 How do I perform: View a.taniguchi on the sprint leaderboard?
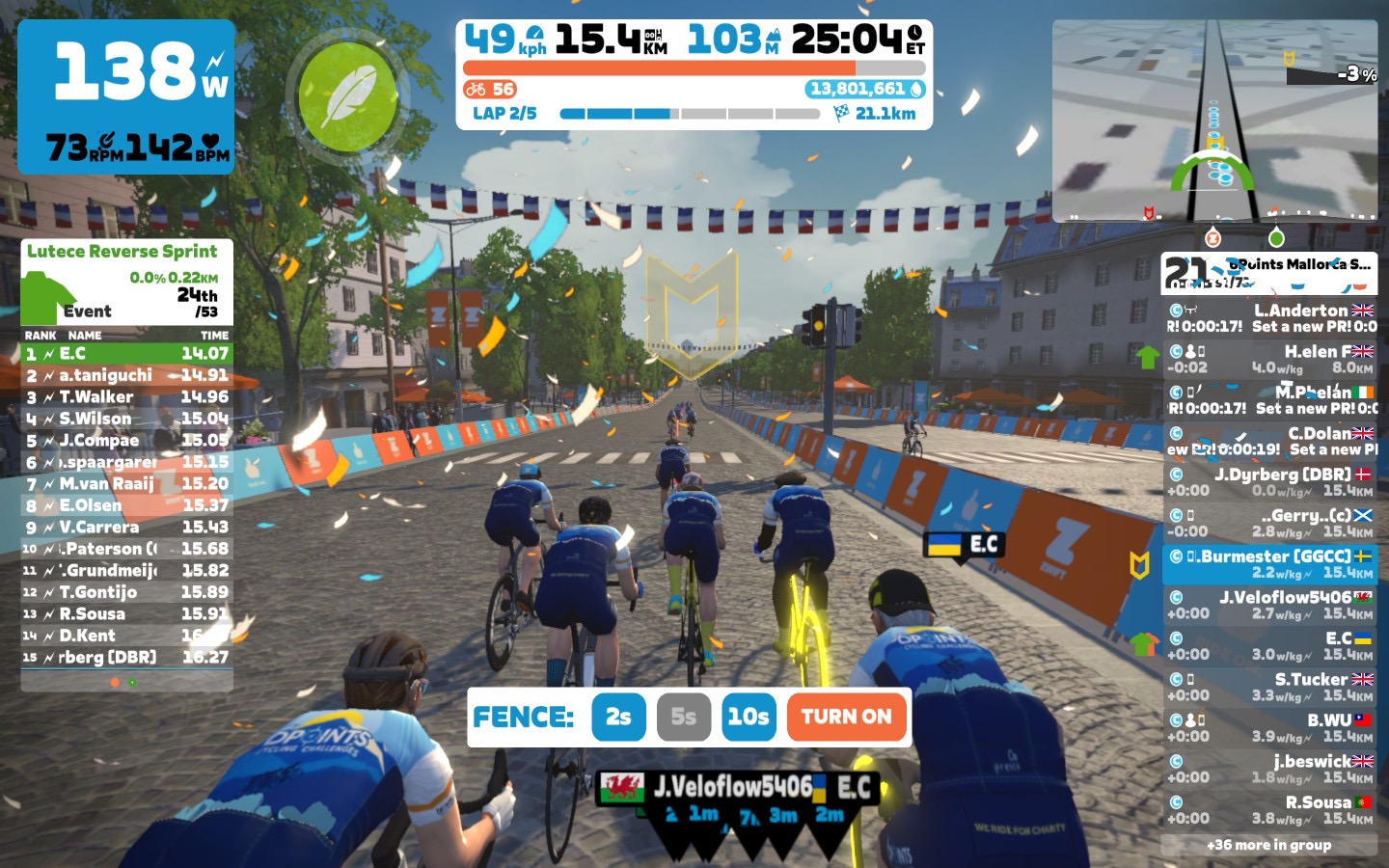pos(126,375)
